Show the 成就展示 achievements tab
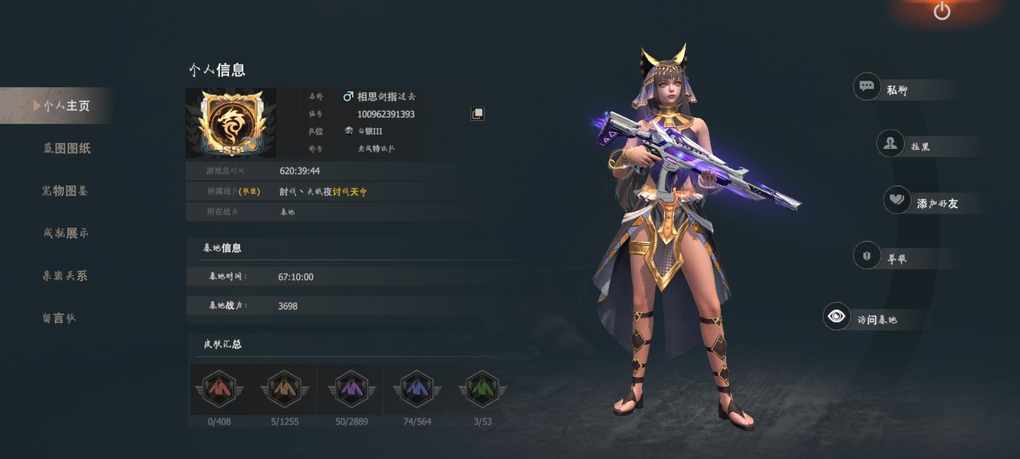The height and width of the screenshot is (459, 1020). [66, 233]
